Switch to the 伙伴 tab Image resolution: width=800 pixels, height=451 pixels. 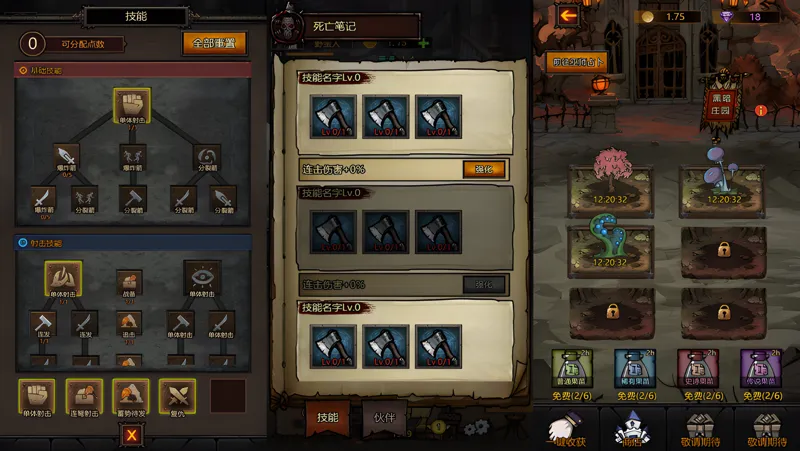coord(384,418)
